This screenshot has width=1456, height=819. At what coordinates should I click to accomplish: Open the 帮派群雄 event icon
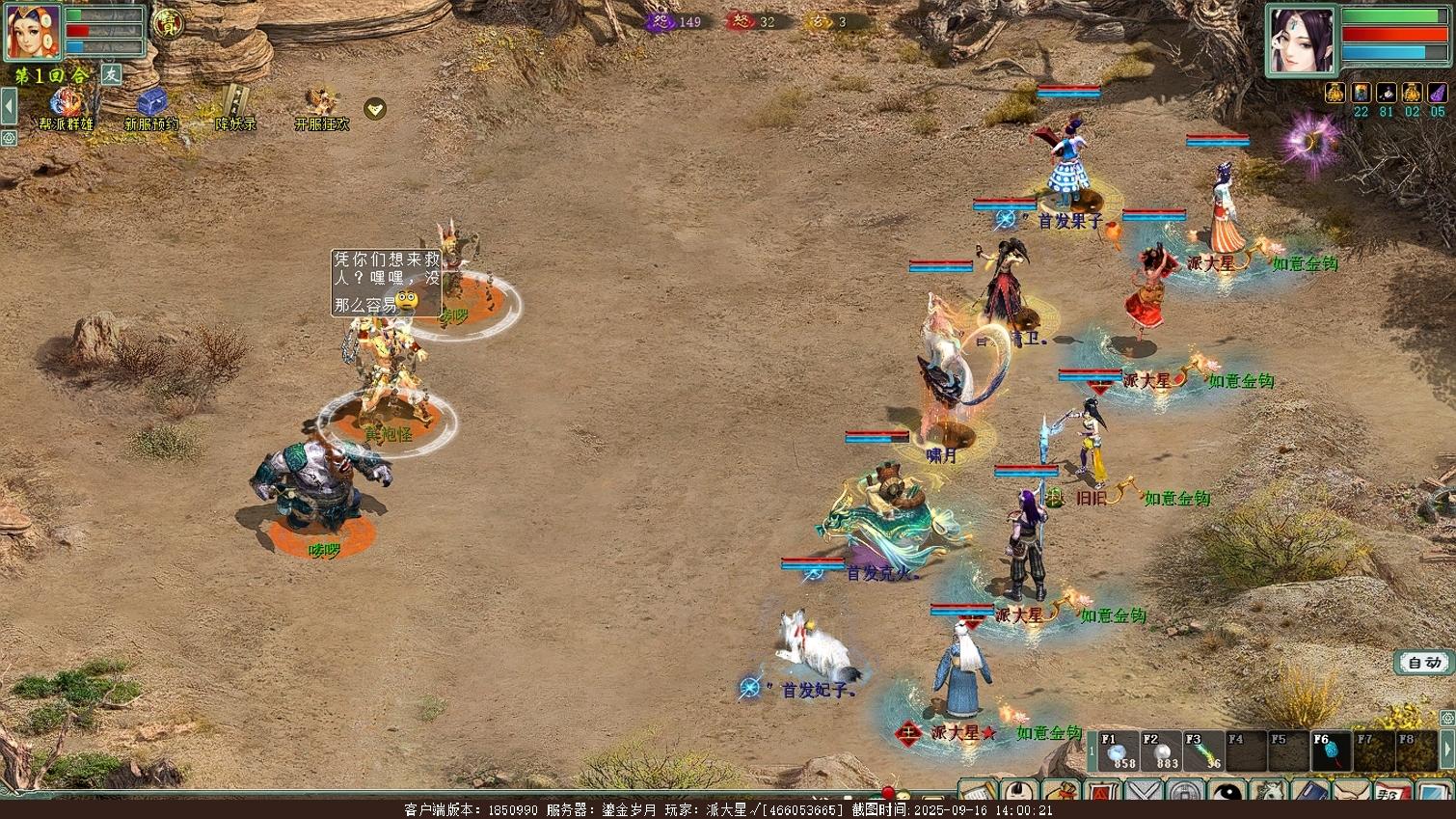(x=66, y=104)
